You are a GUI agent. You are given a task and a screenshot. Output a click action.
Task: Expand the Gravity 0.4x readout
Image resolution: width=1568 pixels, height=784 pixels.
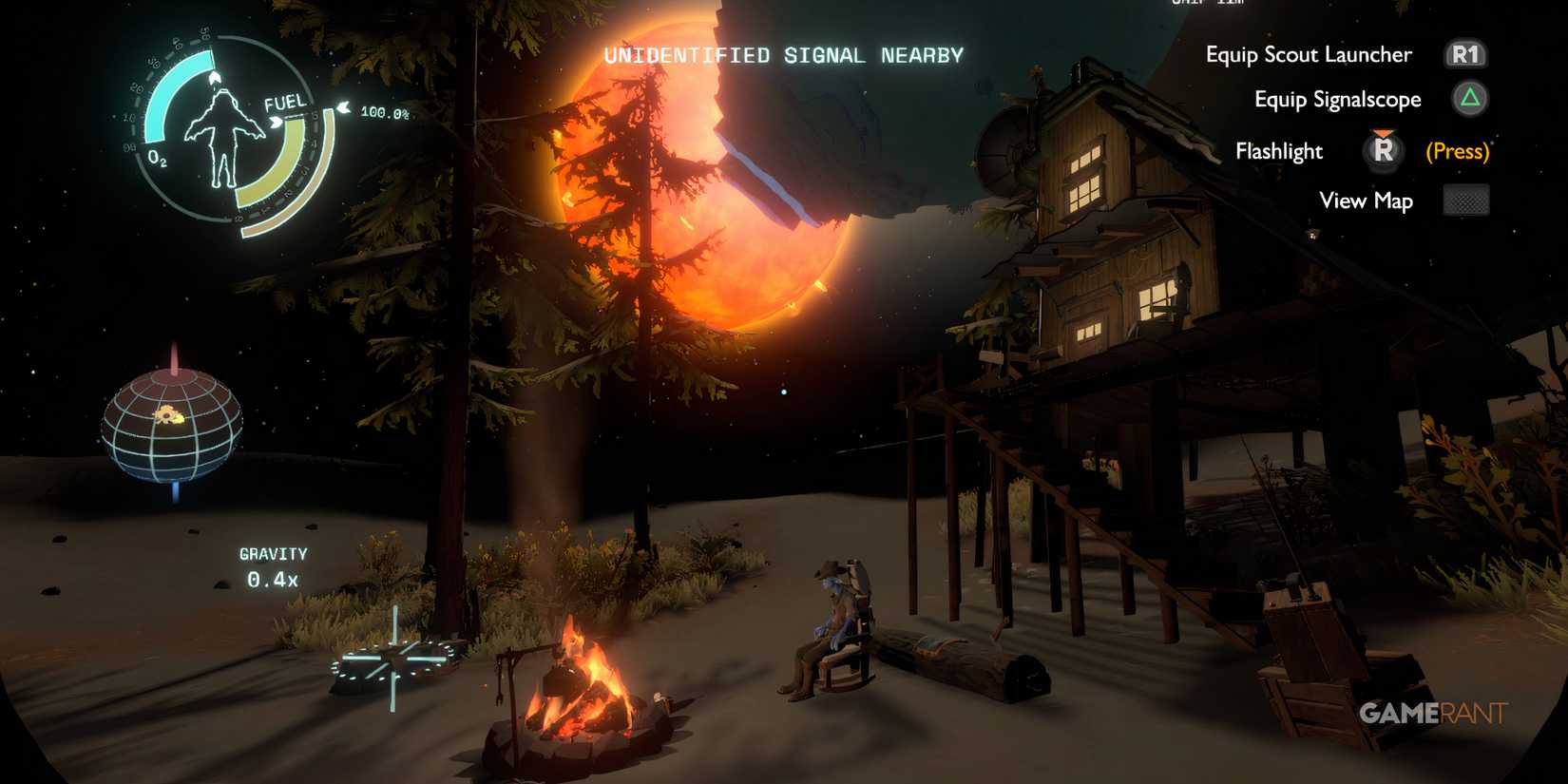(x=273, y=565)
